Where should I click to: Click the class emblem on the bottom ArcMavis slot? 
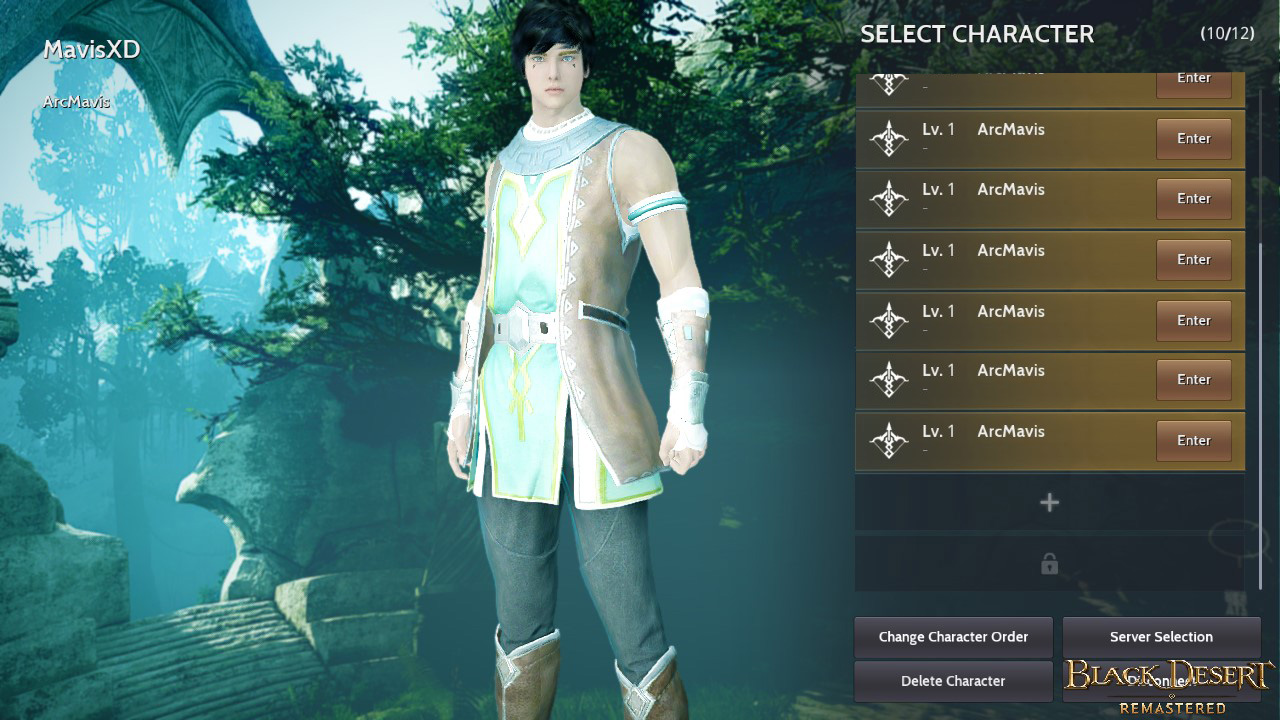coord(888,440)
